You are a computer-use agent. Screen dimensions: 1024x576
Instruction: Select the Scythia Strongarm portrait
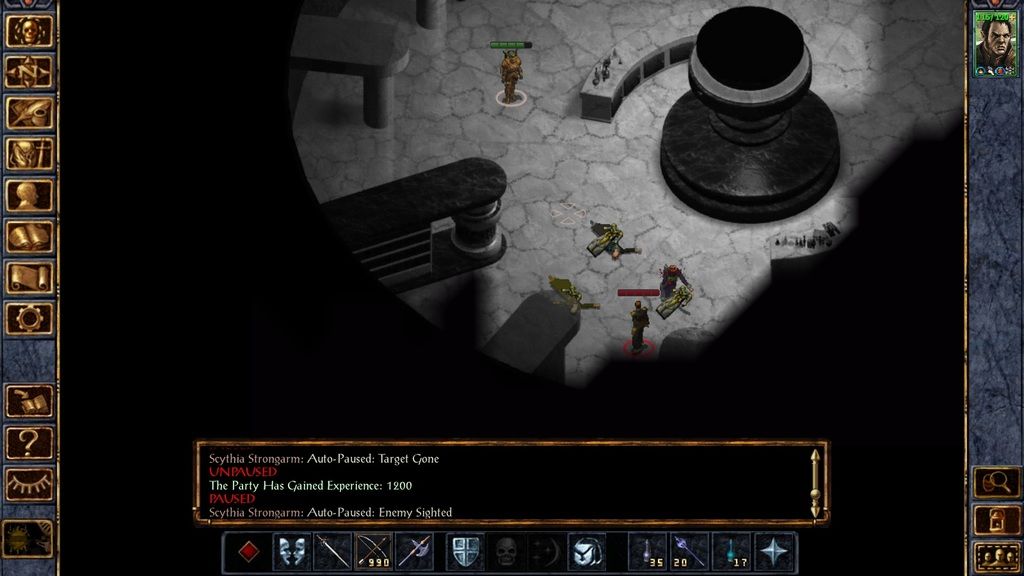994,44
